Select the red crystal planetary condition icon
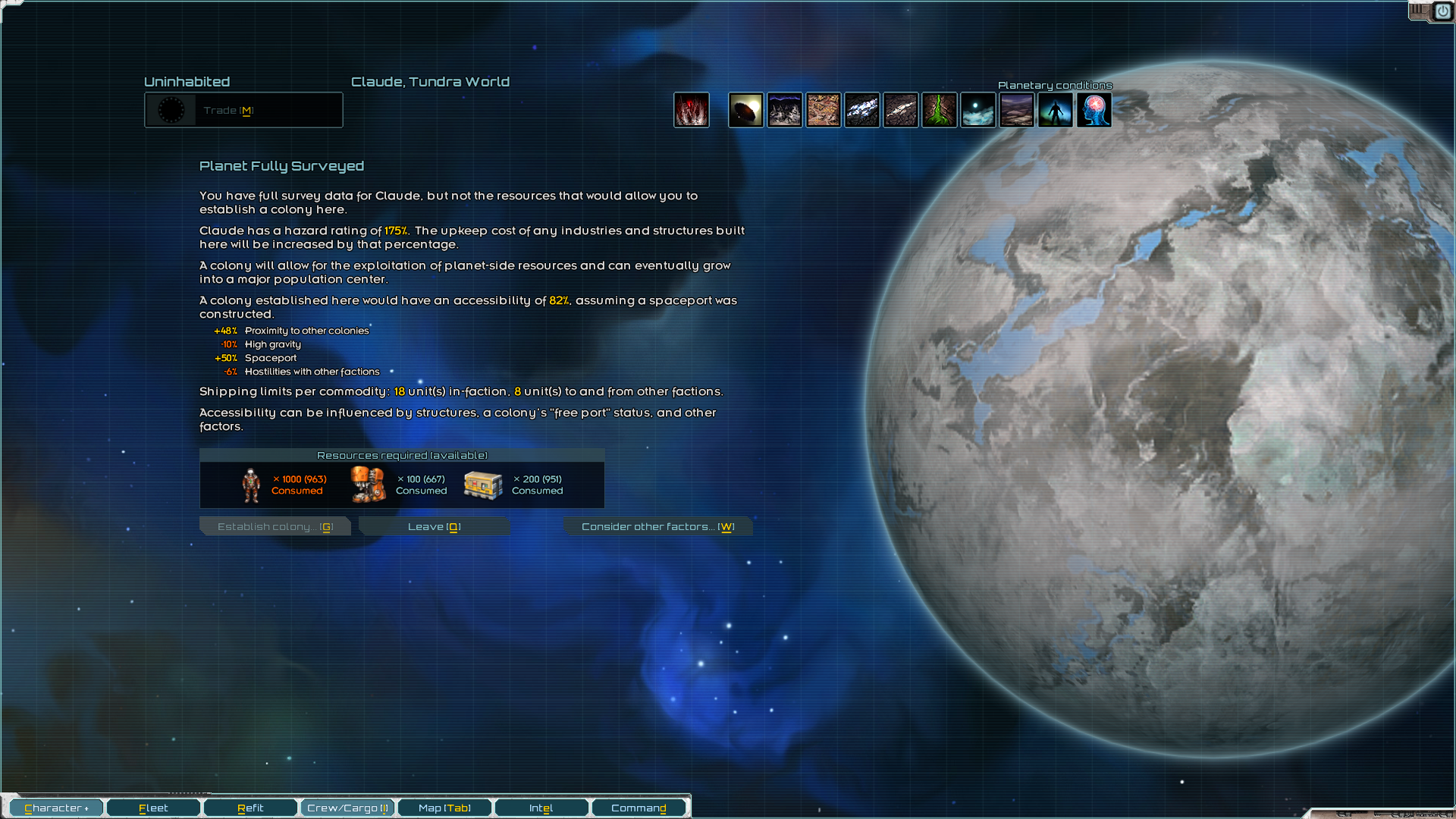This screenshot has height=819, width=1456. tap(692, 110)
